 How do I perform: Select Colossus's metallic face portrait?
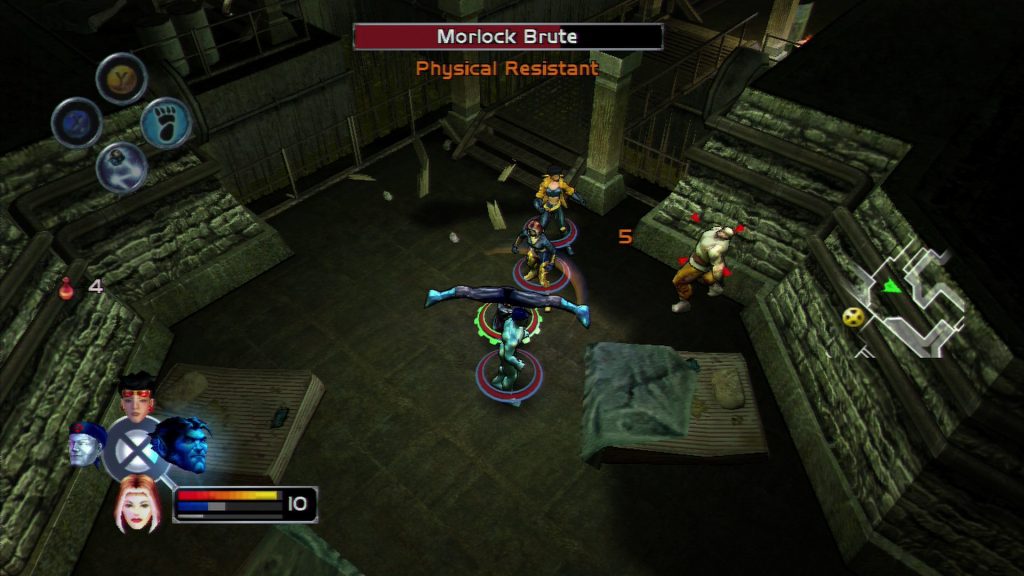tap(86, 444)
